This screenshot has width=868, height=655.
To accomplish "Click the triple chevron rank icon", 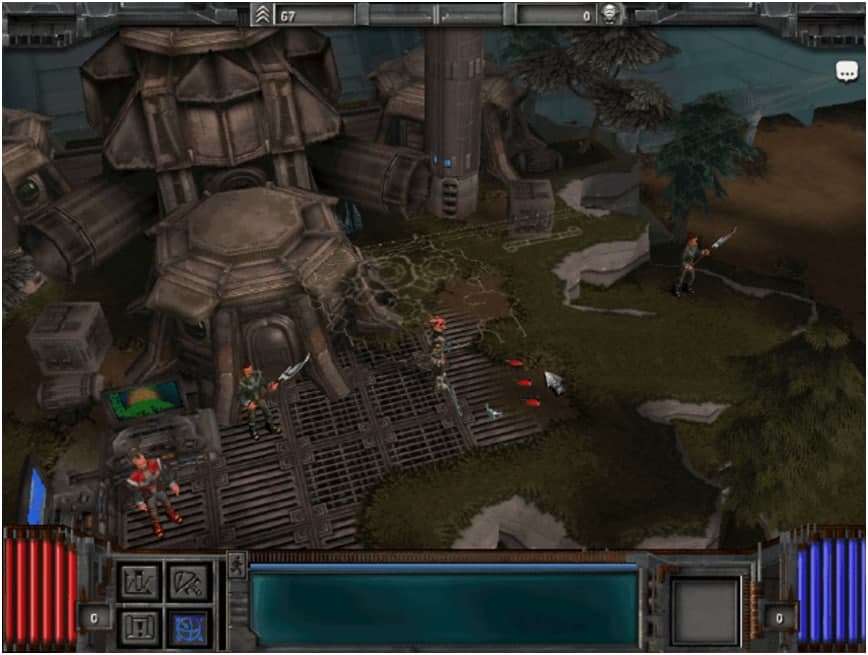I will [x=262, y=15].
